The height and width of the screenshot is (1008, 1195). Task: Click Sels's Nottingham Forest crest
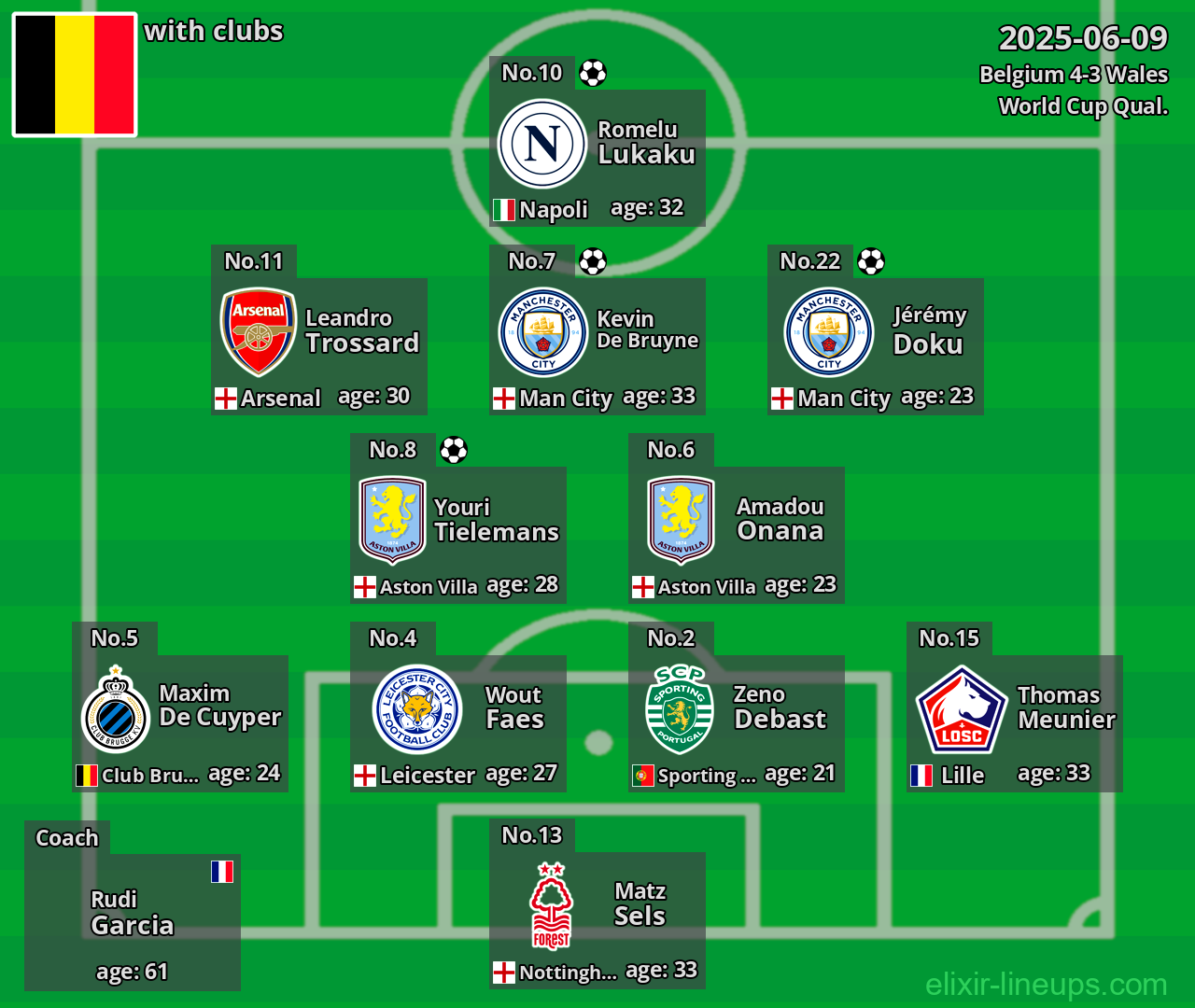pos(551,905)
